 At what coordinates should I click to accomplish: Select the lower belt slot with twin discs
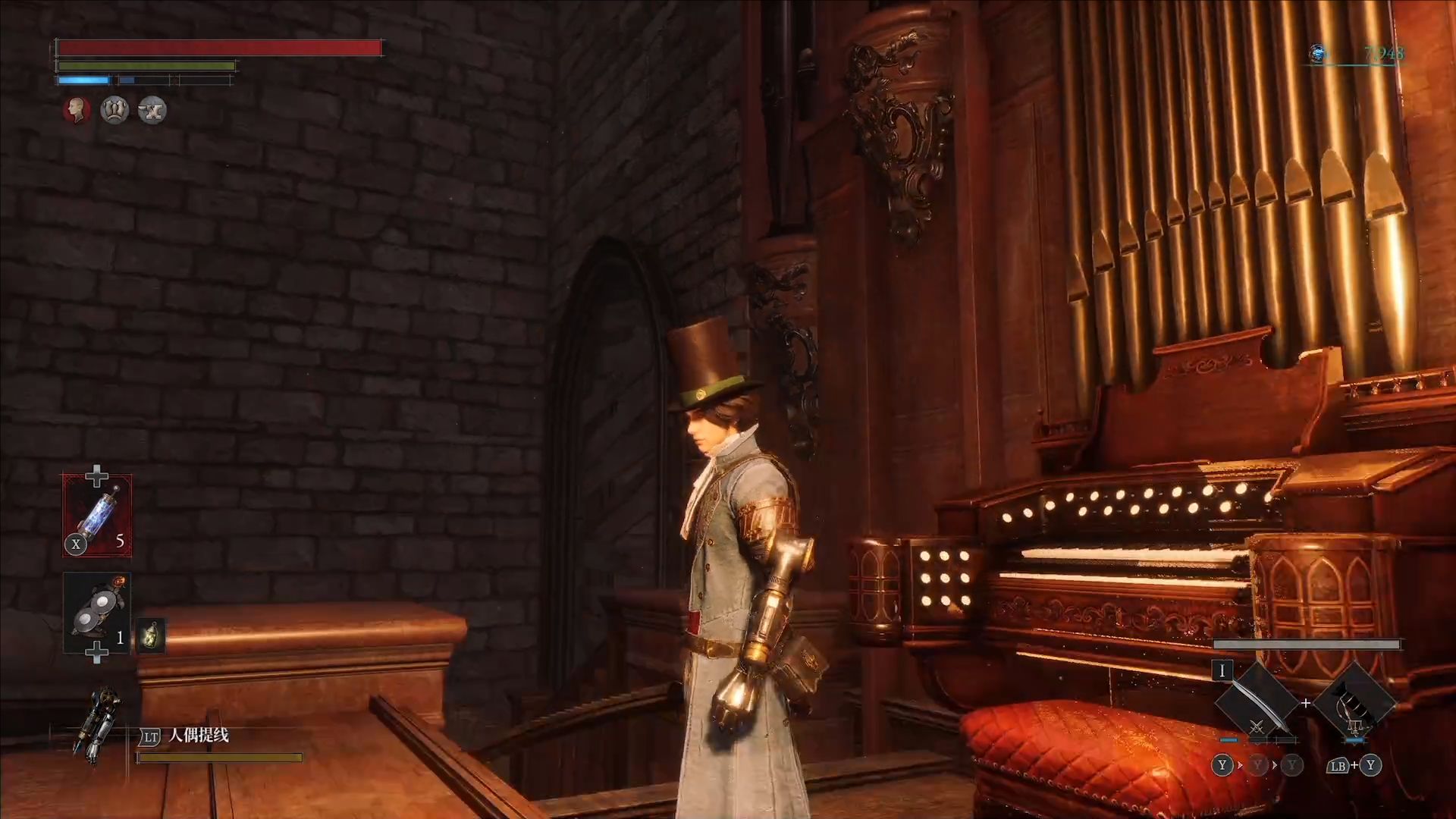(97, 613)
